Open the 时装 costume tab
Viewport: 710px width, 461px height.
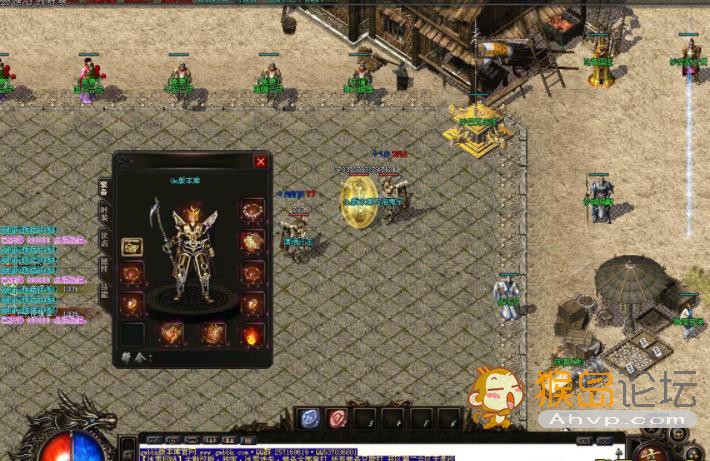pos(103,212)
